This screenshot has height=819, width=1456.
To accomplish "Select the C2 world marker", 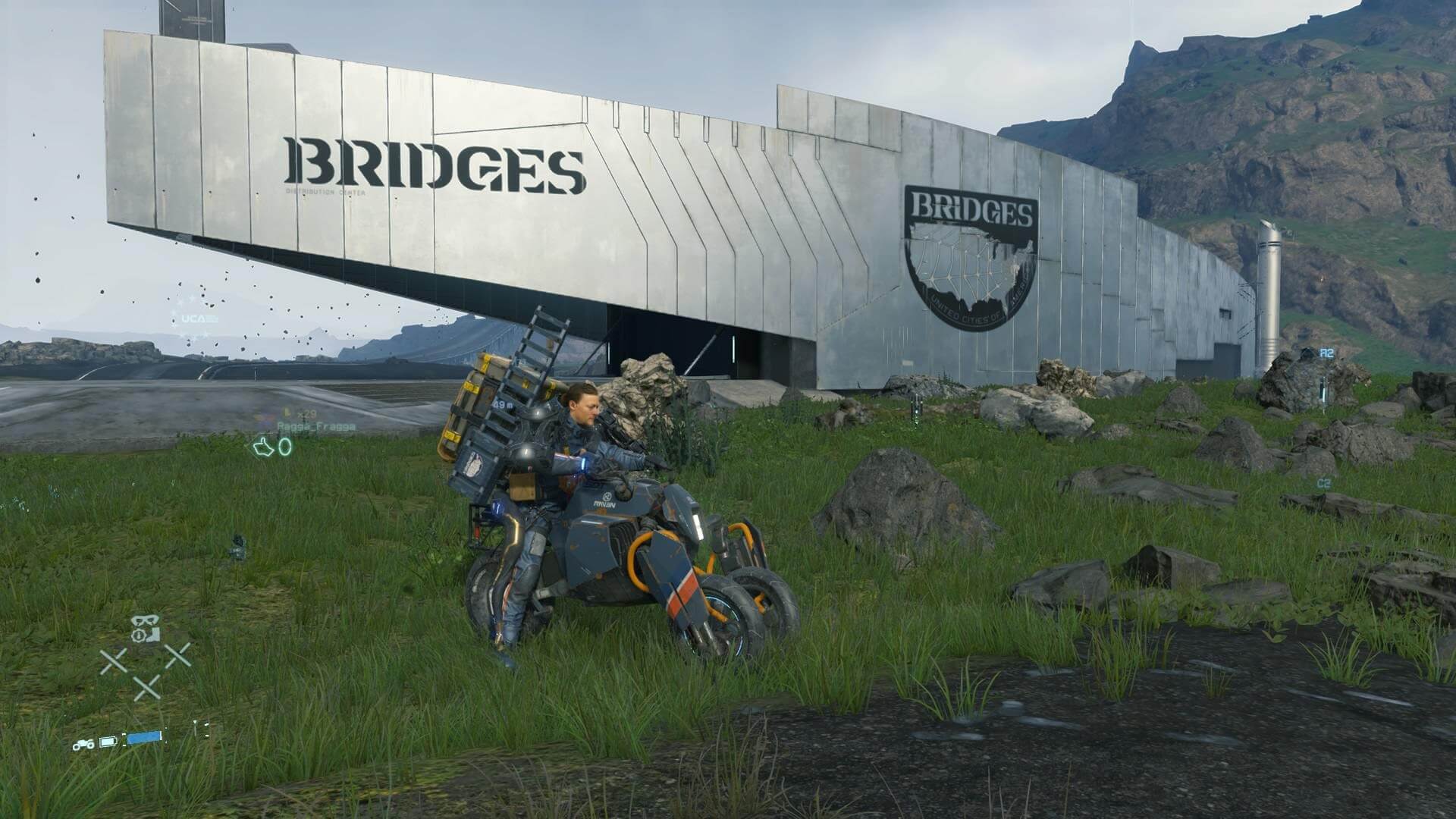I will coord(1324,482).
